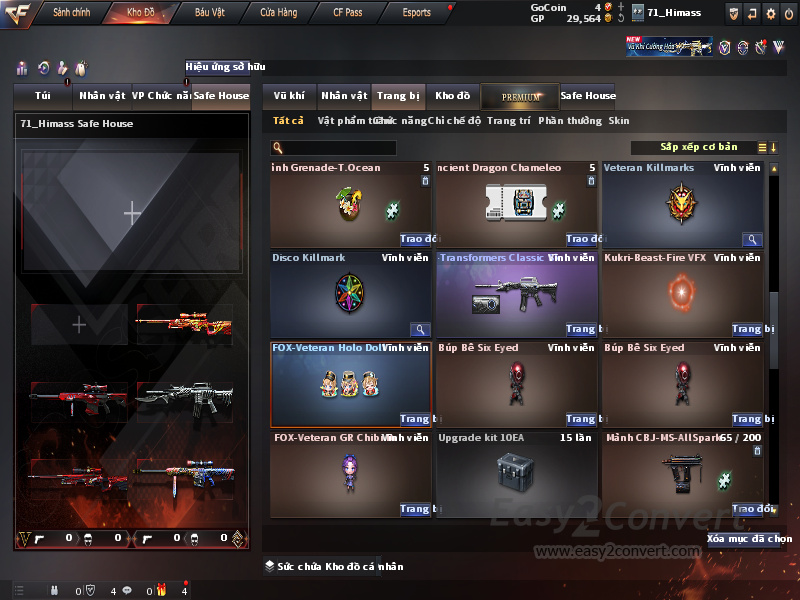The image size is (800, 600).
Task: Click Xóa mục đã chọn button
Action: coord(749,539)
